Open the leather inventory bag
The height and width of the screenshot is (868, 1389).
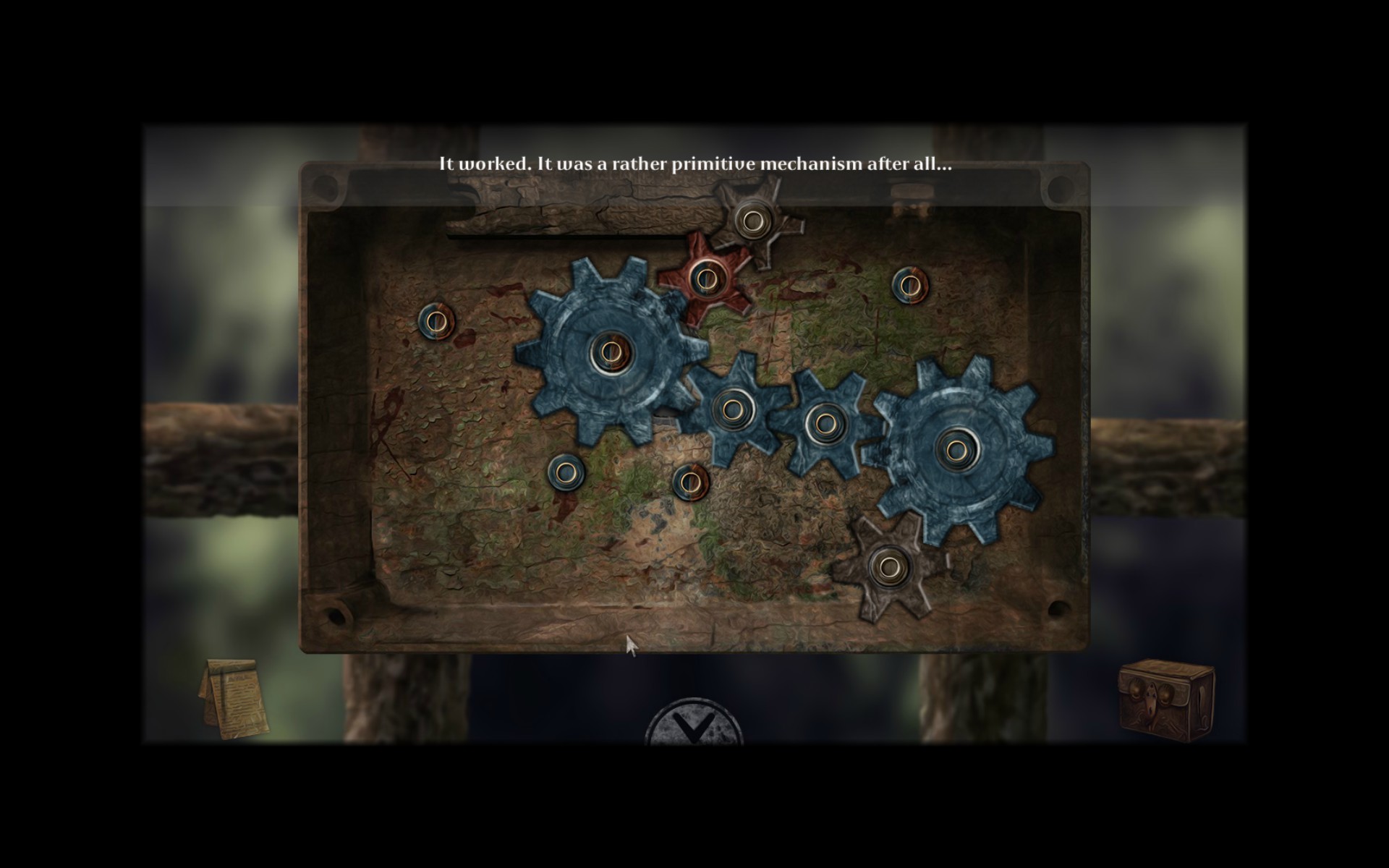tap(1165, 696)
